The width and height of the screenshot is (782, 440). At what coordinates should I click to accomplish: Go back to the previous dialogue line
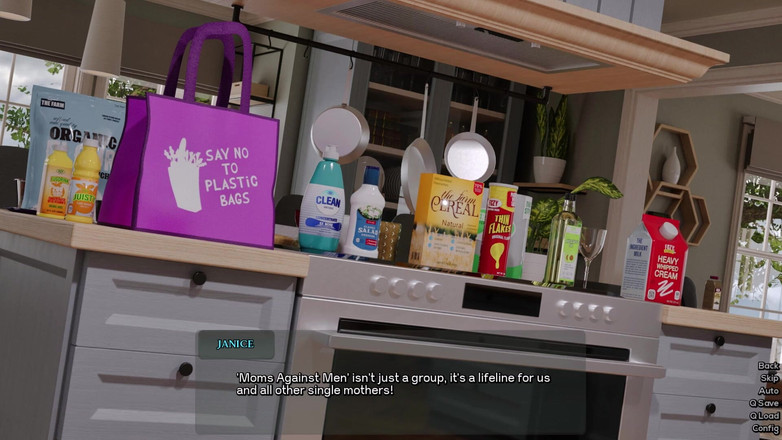pyautogui.click(x=768, y=366)
